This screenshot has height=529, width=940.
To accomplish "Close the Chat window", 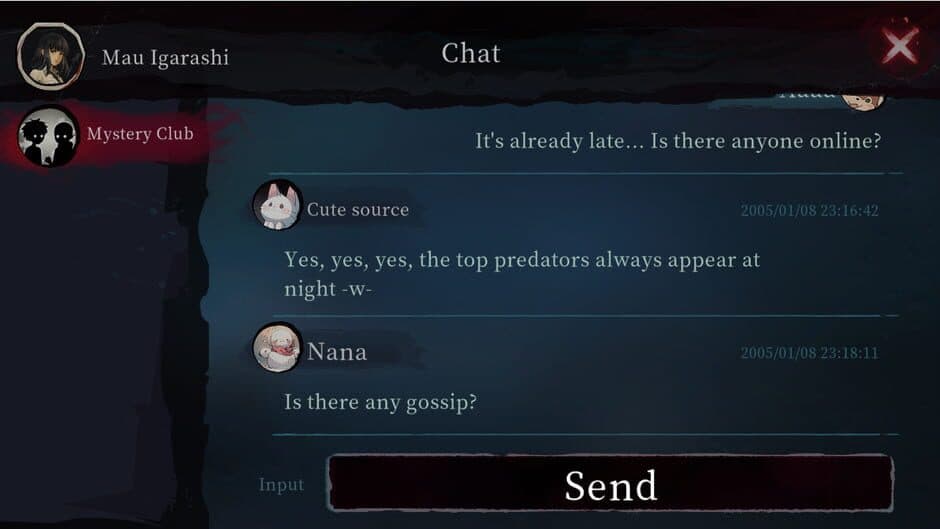I will (899, 46).
